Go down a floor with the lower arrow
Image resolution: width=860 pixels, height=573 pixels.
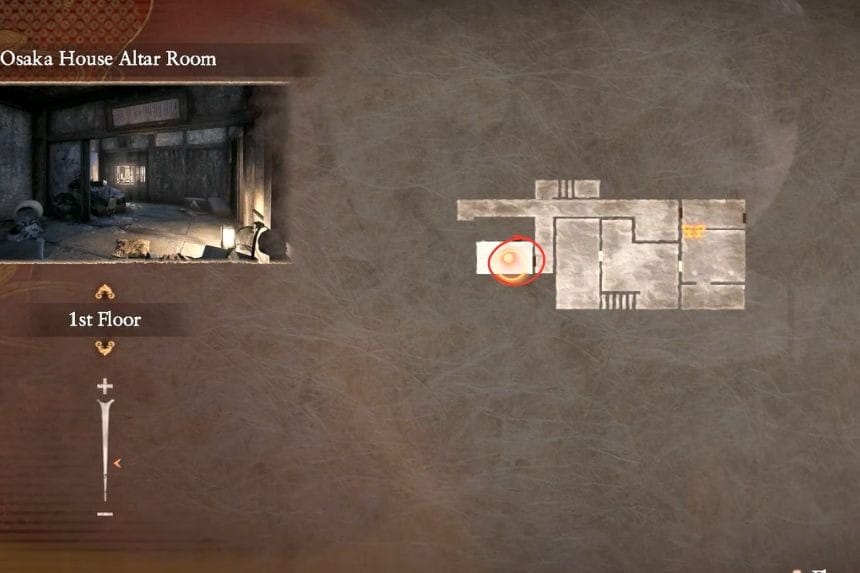[x=105, y=348]
